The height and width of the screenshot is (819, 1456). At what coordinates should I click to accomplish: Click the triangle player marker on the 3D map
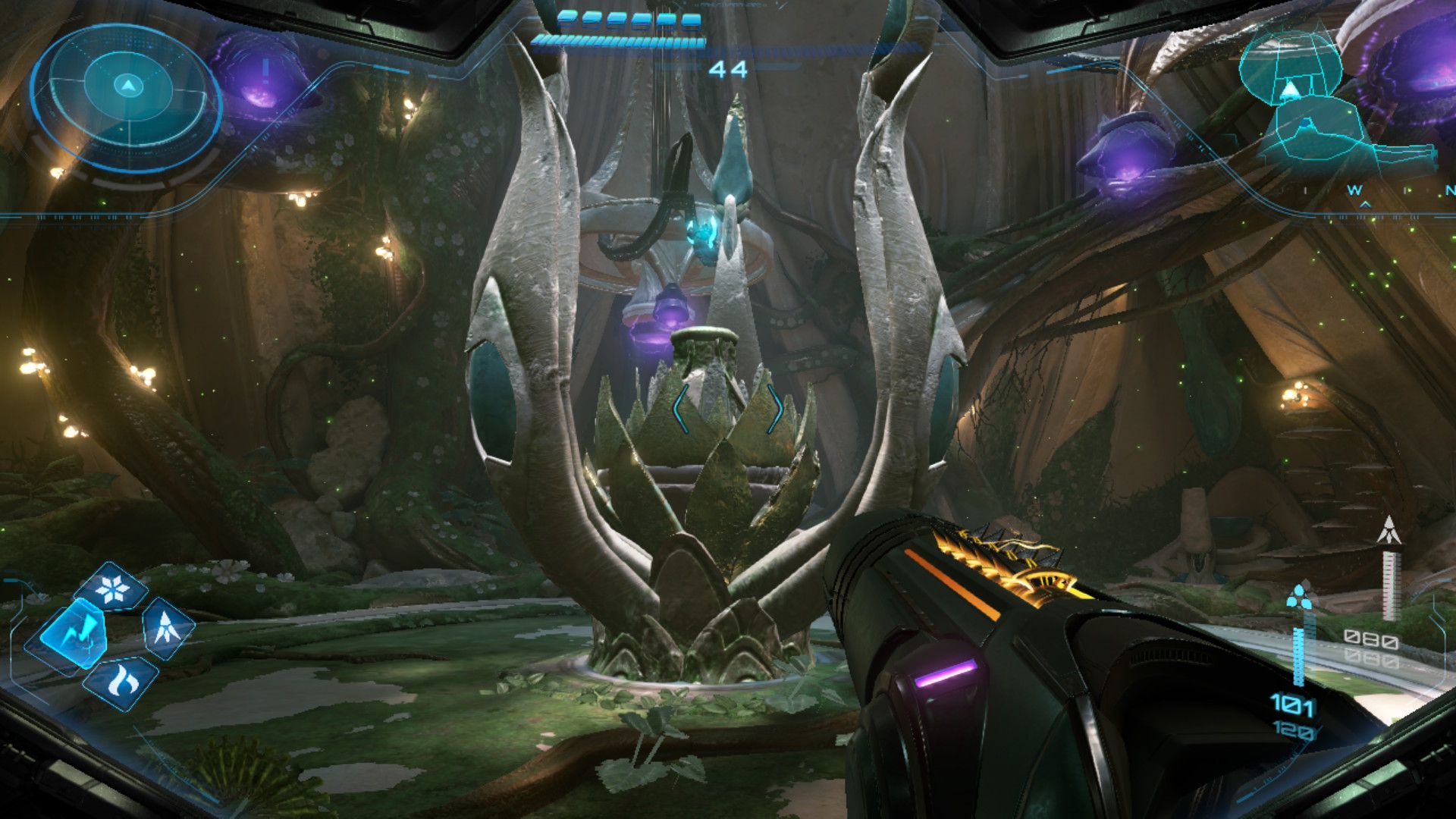pyautogui.click(x=1290, y=90)
